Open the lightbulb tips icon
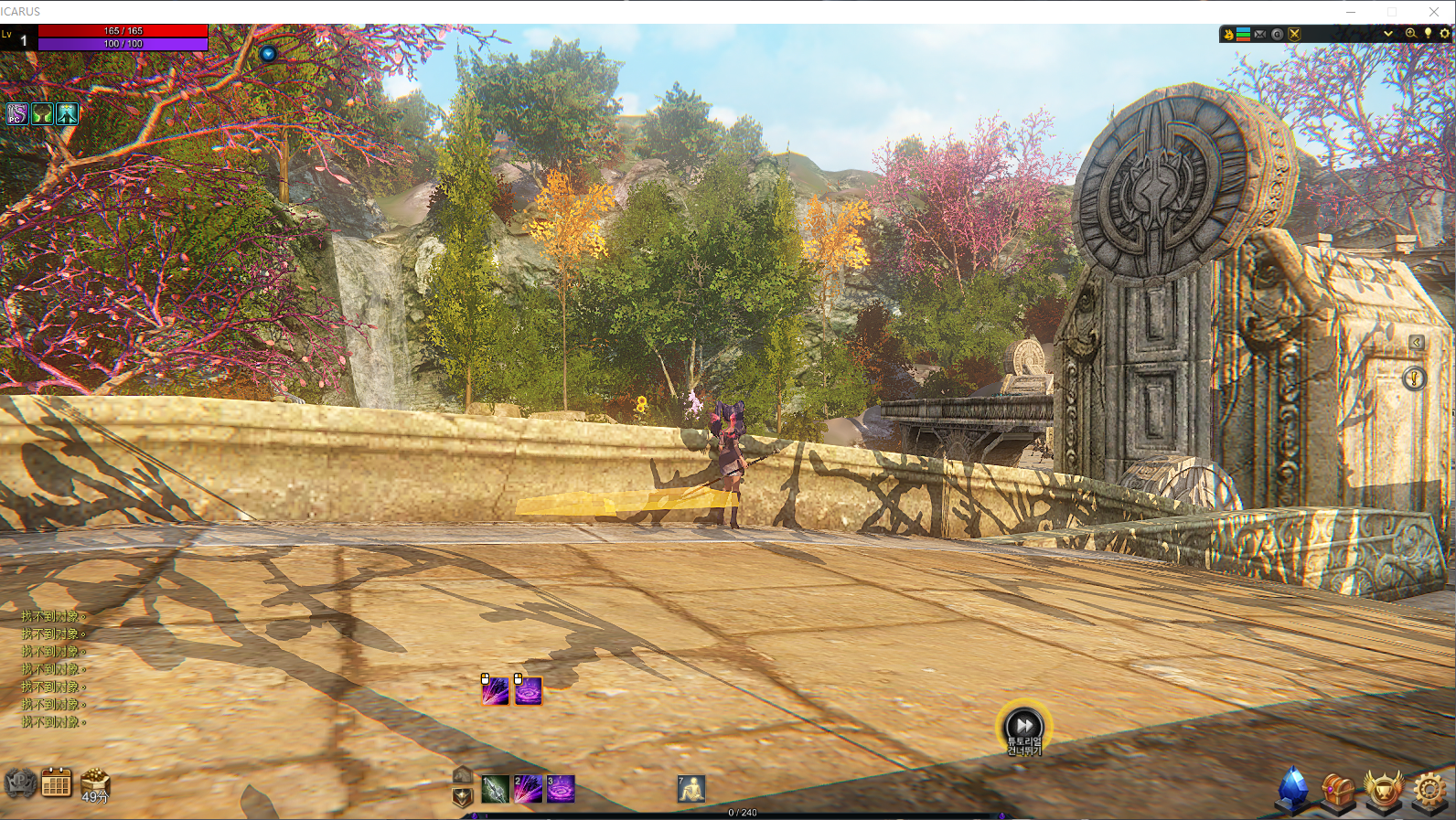Viewport: 1456px width, 820px height. click(1428, 34)
